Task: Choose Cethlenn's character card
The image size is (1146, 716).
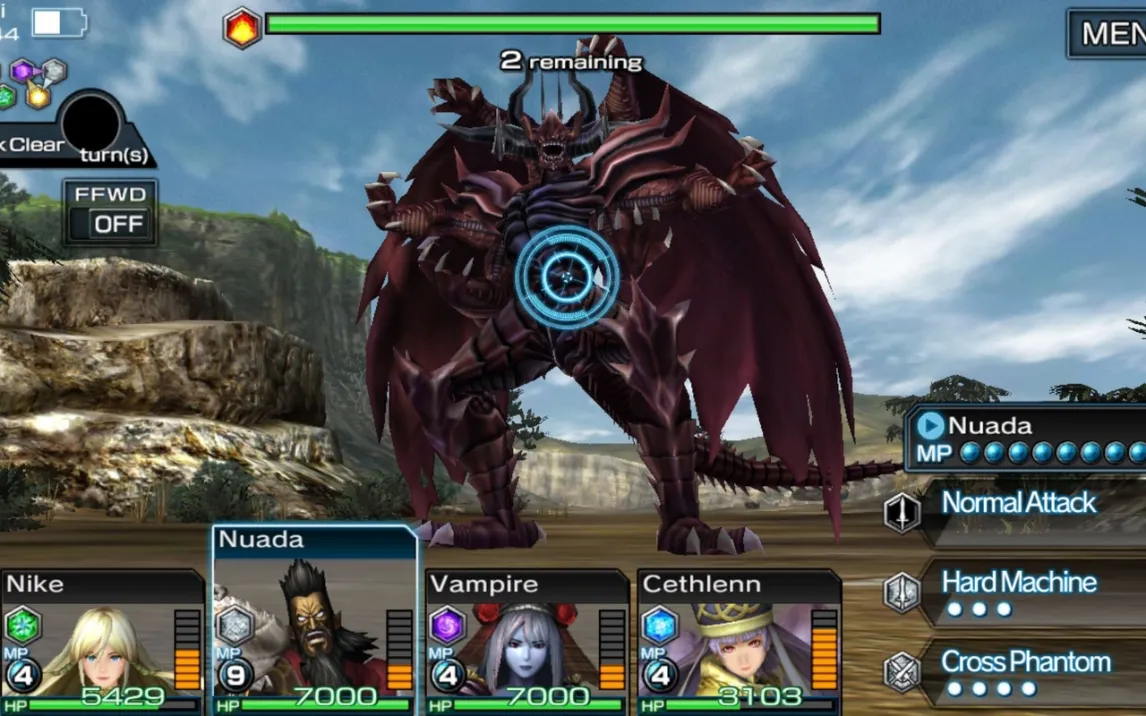Action: click(x=739, y=642)
